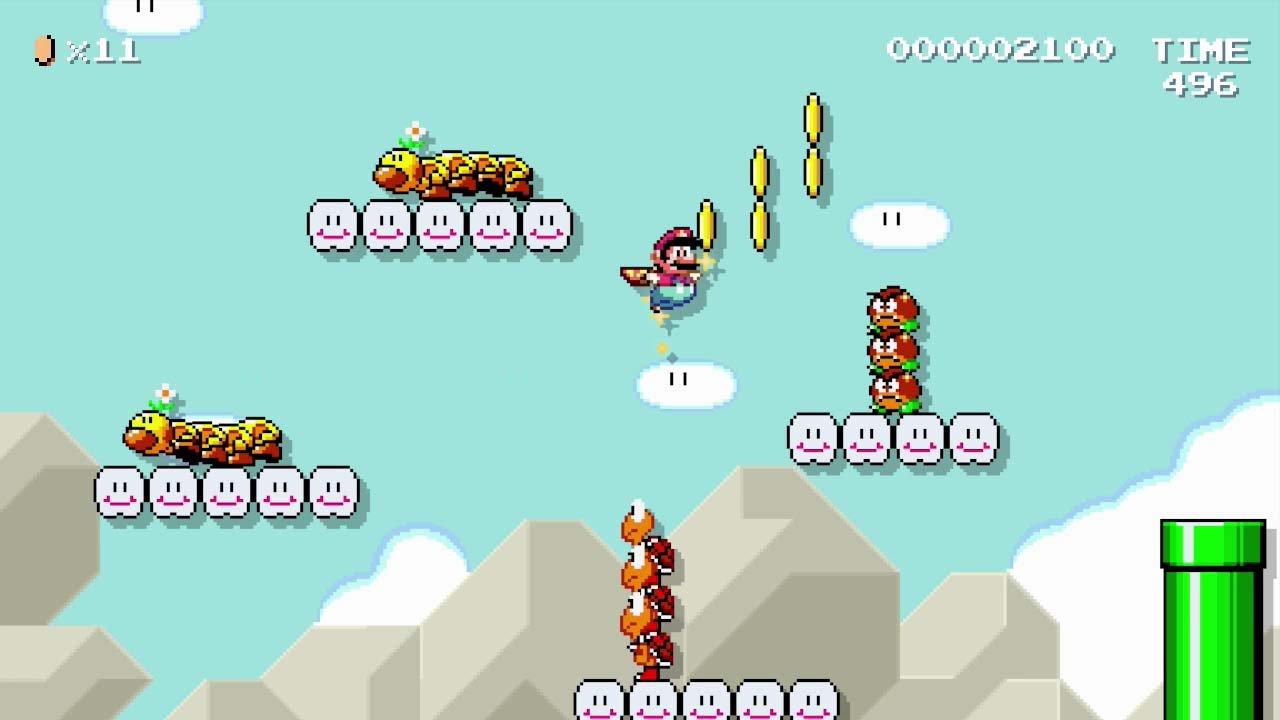Select the flower on the upper Wiggler's head

tap(416, 130)
